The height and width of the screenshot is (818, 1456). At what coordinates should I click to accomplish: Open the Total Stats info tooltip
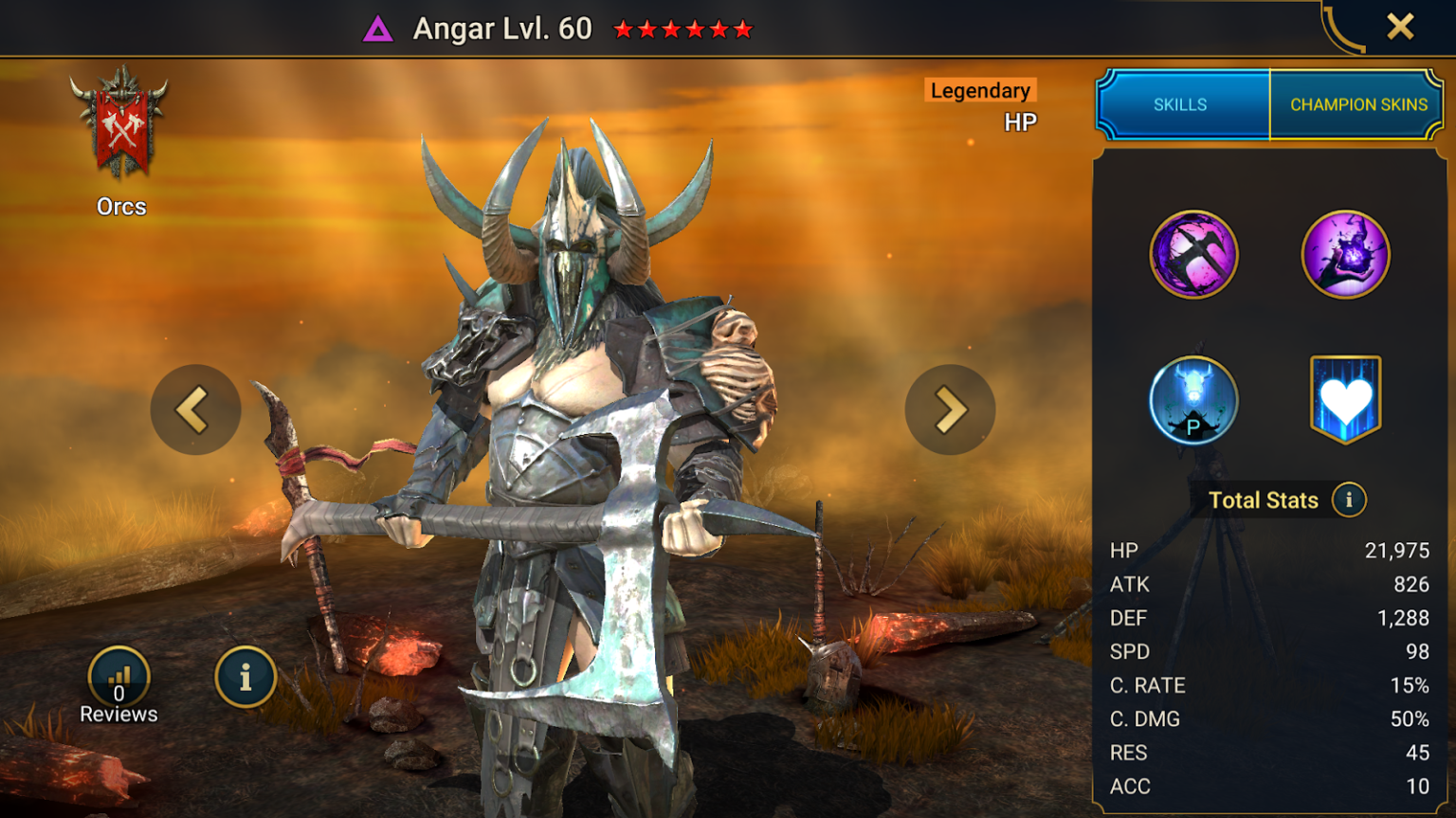pyautogui.click(x=1349, y=500)
